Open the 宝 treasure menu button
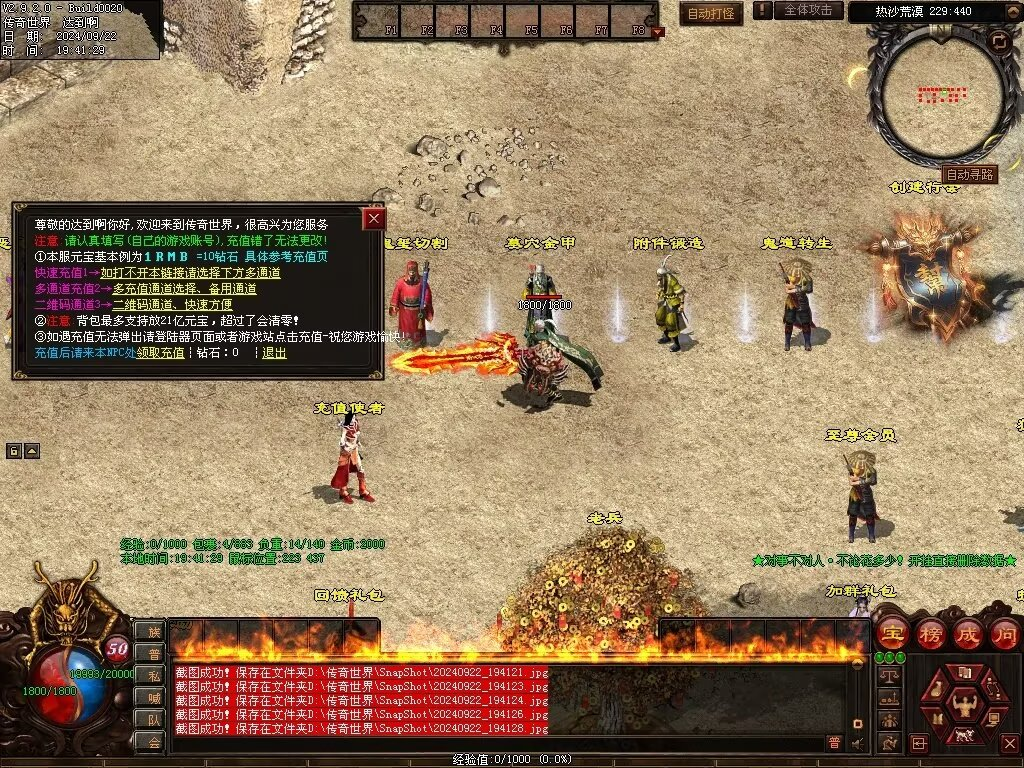The image size is (1024, 768). (892, 633)
